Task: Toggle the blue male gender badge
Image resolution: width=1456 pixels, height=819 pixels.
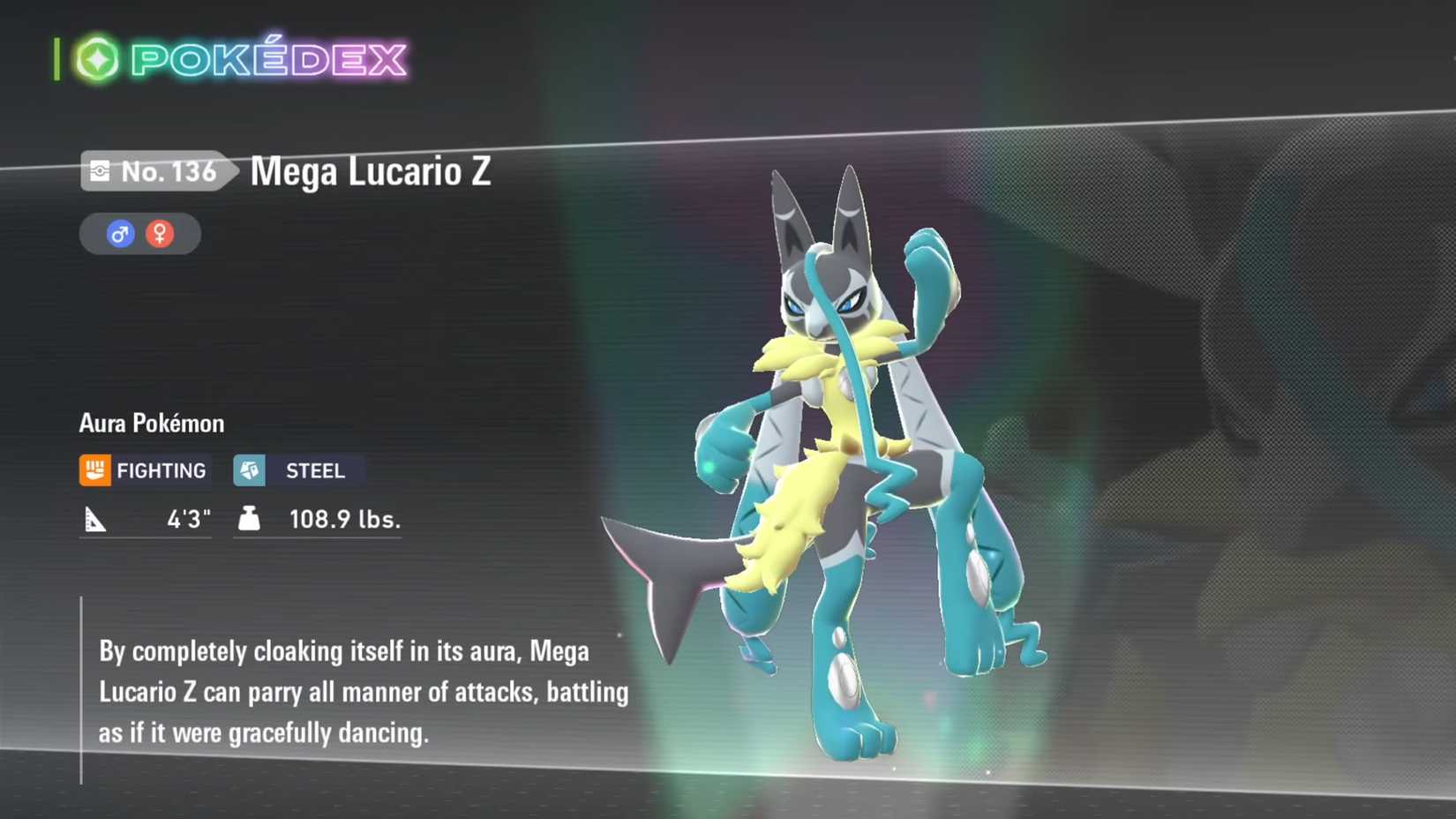Action: (121, 233)
